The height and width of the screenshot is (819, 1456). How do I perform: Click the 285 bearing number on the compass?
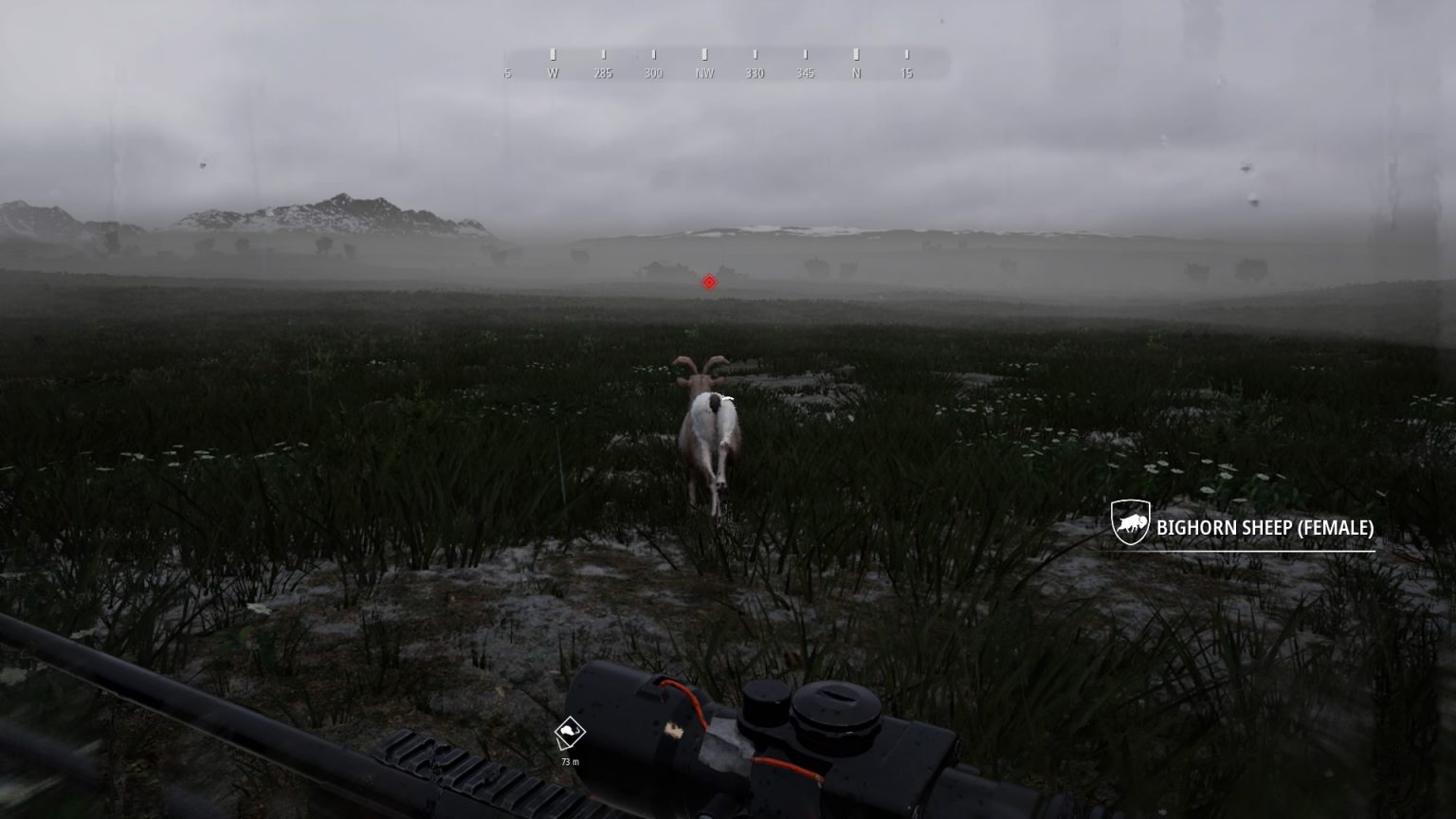pyautogui.click(x=604, y=72)
